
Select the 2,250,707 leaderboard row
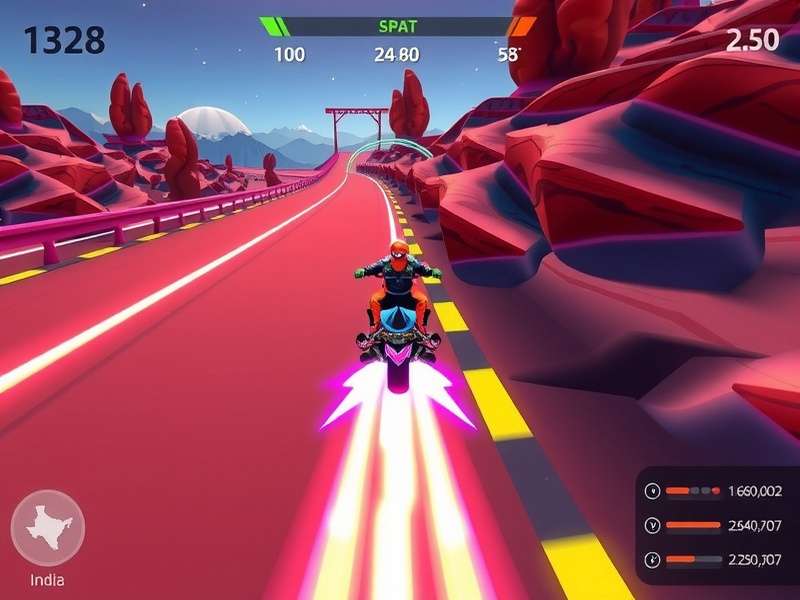point(717,559)
